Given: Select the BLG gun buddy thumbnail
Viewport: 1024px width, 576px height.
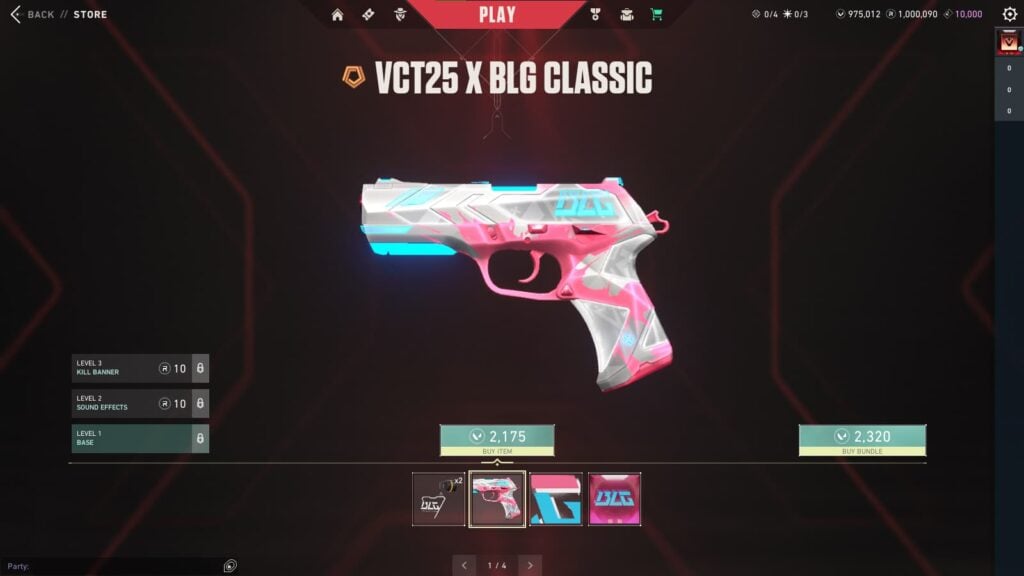Looking at the screenshot, I should point(438,499).
